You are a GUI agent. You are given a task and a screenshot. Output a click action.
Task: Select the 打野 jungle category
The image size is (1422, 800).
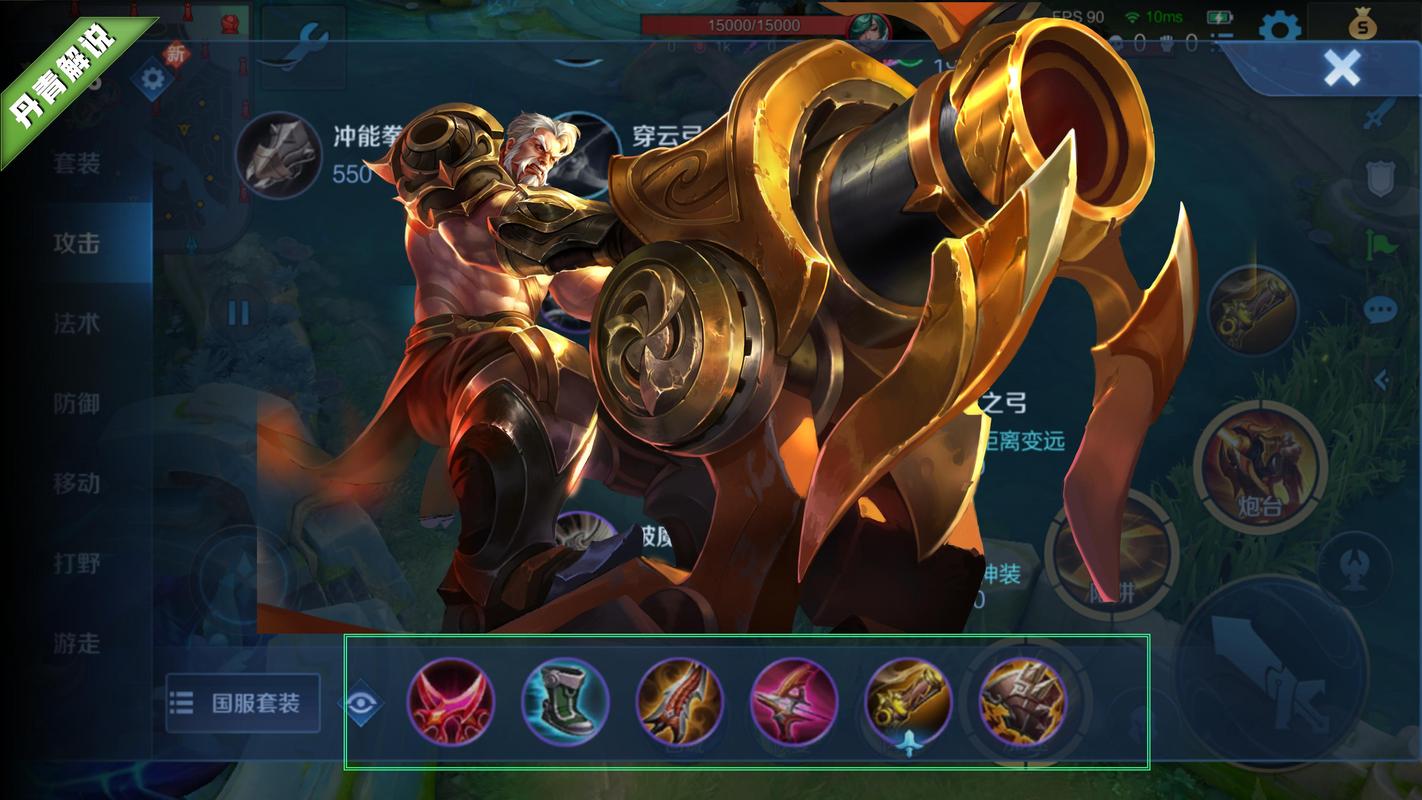tap(77, 563)
